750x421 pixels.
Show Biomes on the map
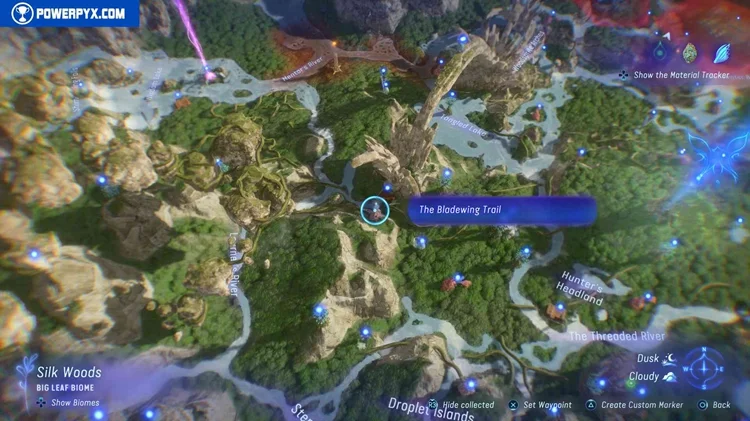tap(68, 402)
